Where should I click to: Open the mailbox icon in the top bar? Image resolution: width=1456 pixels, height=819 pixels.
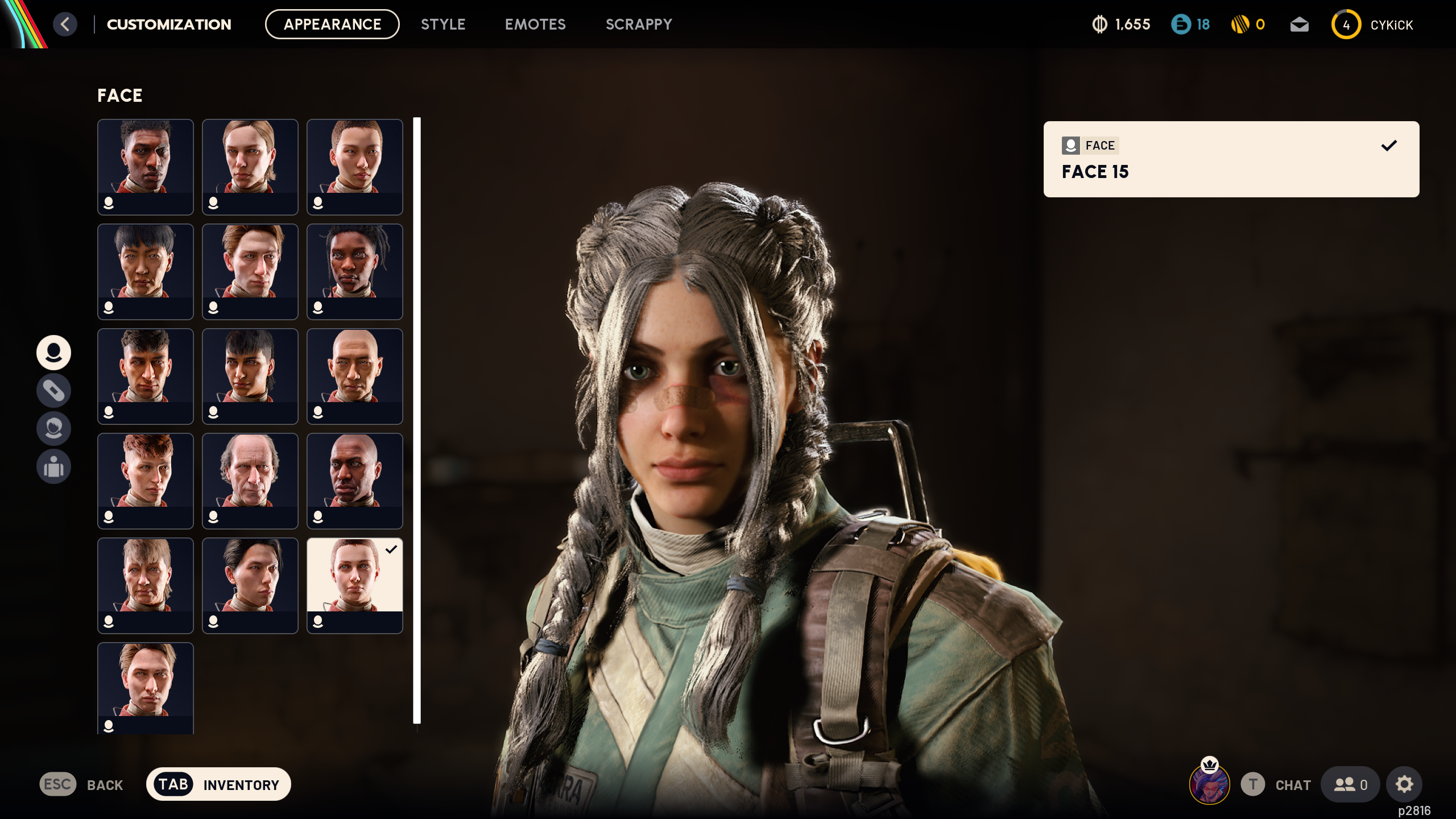(1300, 24)
